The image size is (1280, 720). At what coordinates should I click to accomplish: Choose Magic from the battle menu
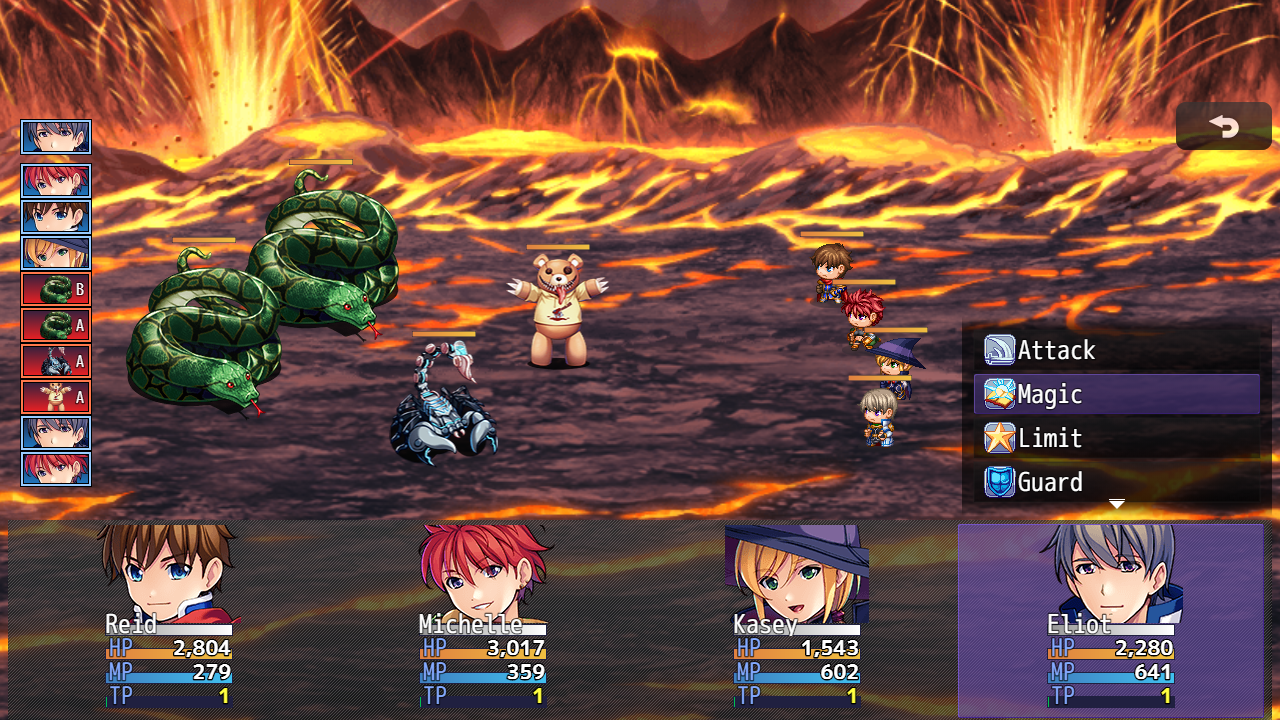[1116, 394]
